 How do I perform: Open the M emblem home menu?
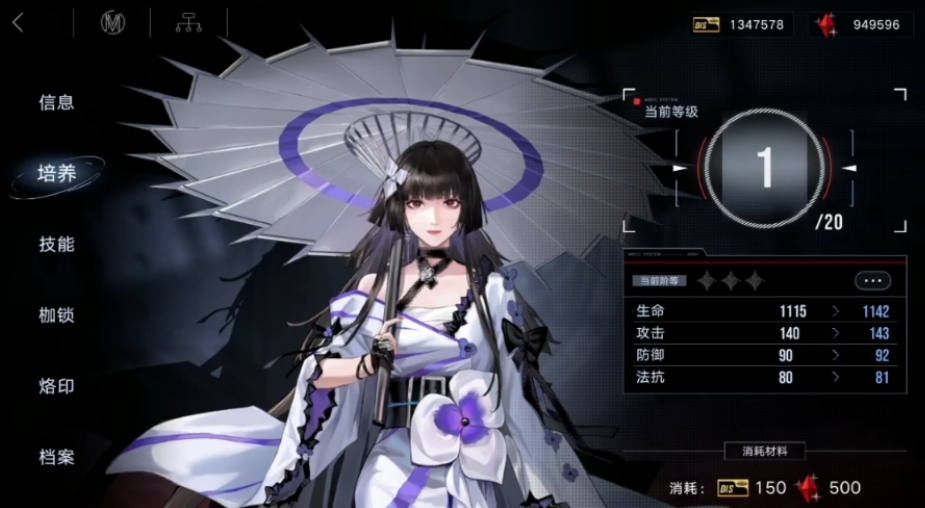113,23
